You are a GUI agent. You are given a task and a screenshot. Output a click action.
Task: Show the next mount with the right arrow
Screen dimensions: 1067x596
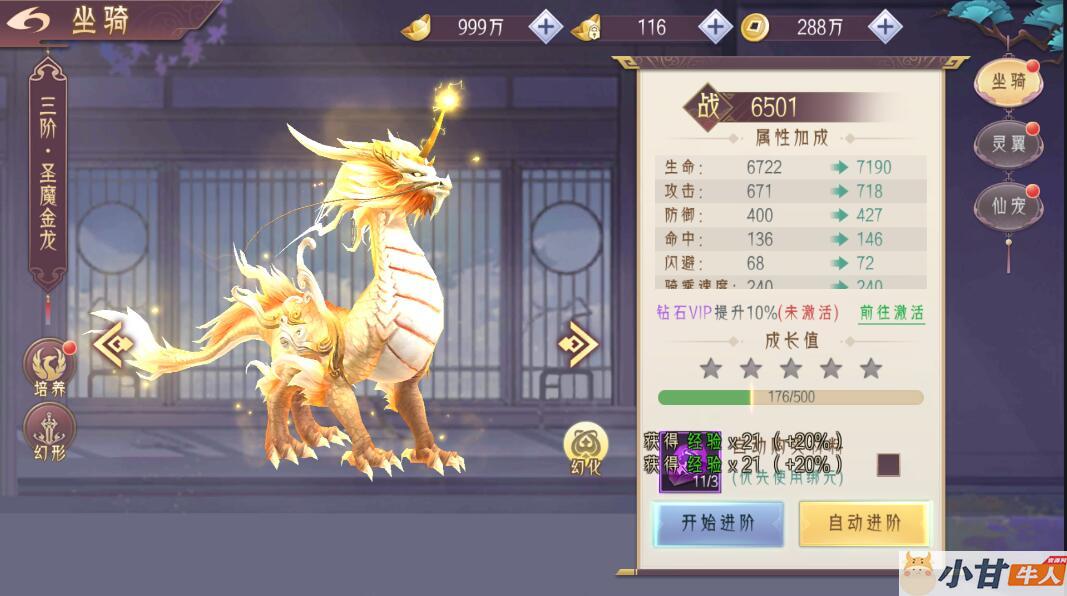578,344
